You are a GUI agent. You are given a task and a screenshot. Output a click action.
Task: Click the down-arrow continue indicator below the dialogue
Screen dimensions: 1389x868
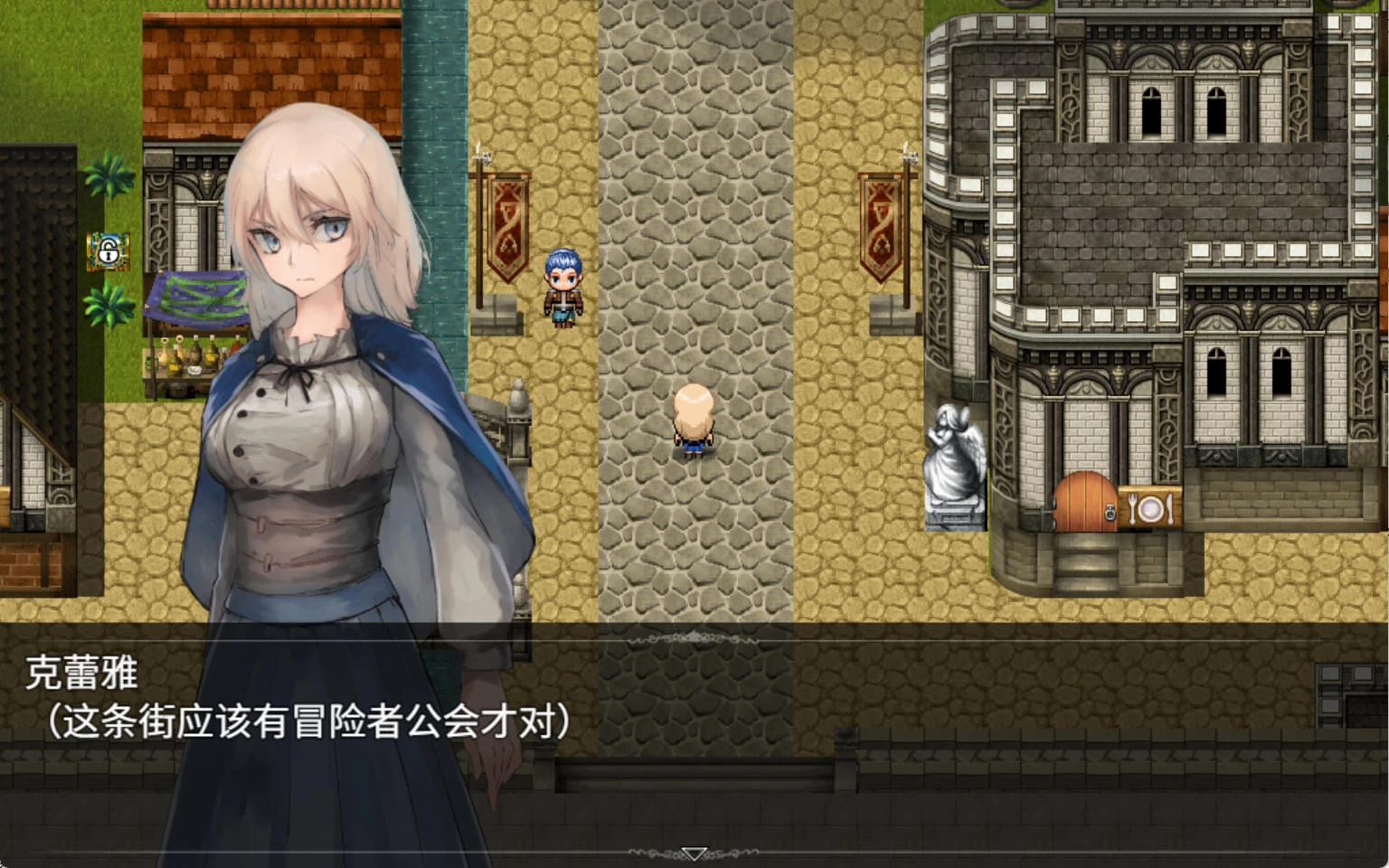click(x=693, y=851)
